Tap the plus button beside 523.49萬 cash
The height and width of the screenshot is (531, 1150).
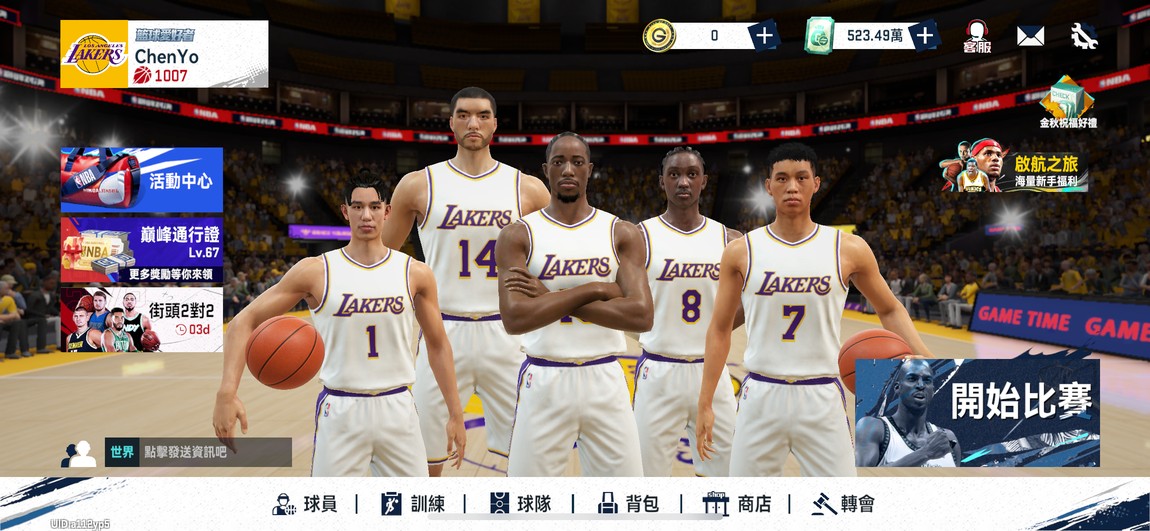[x=924, y=36]
